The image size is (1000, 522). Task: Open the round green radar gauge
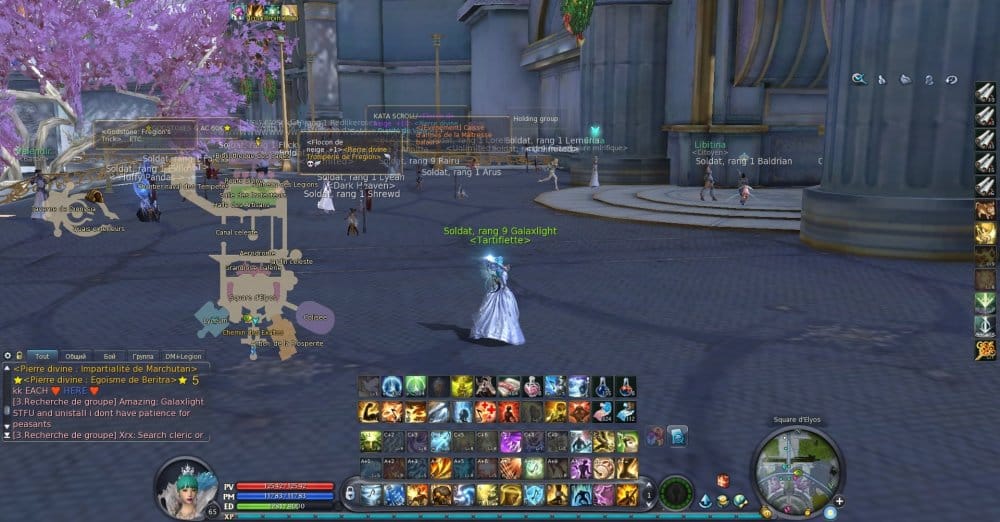pyautogui.click(x=676, y=492)
